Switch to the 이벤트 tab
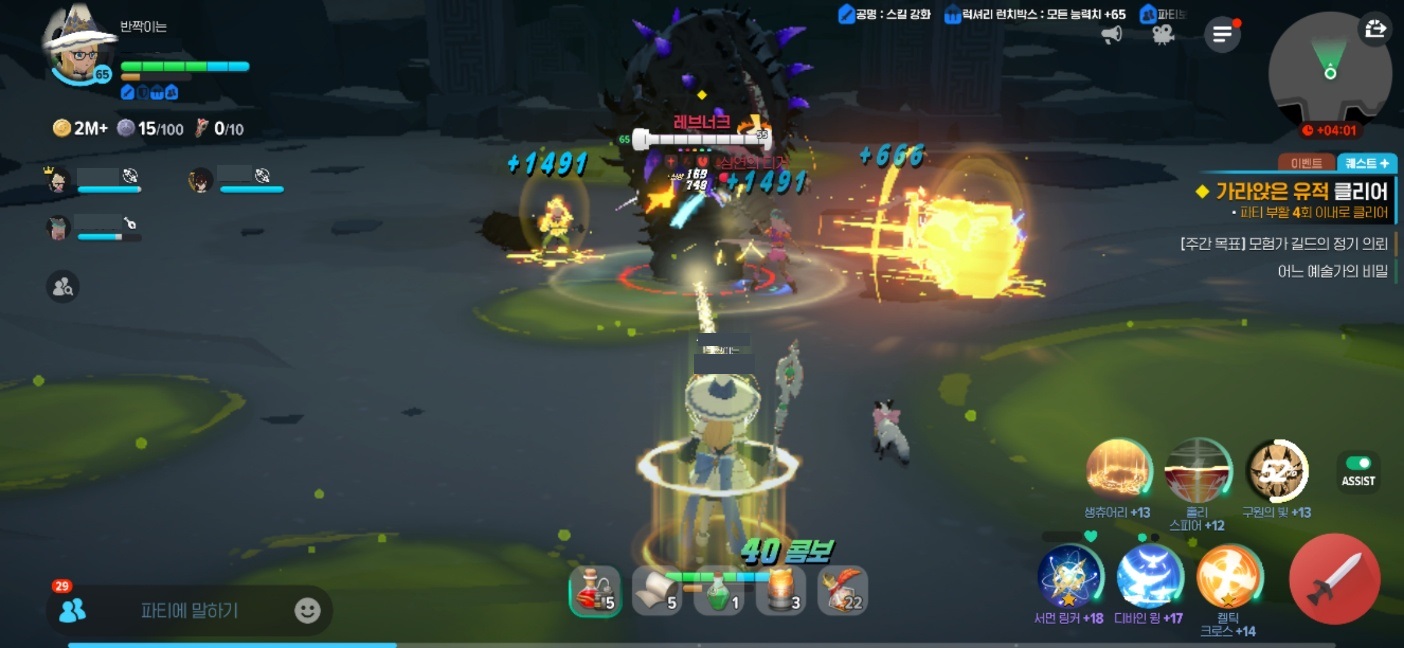1404x648 pixels. pos(1307,163)
